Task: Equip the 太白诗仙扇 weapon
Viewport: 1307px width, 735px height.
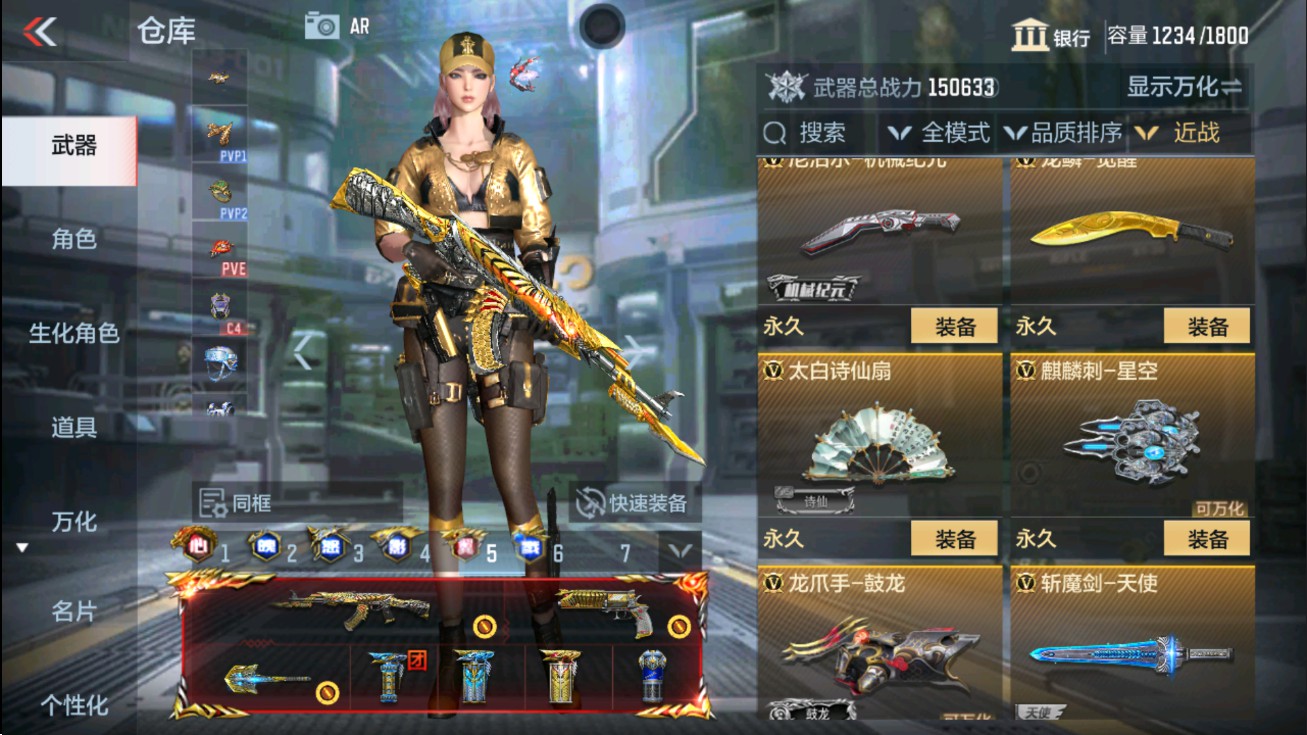Action: coord(953,538)
